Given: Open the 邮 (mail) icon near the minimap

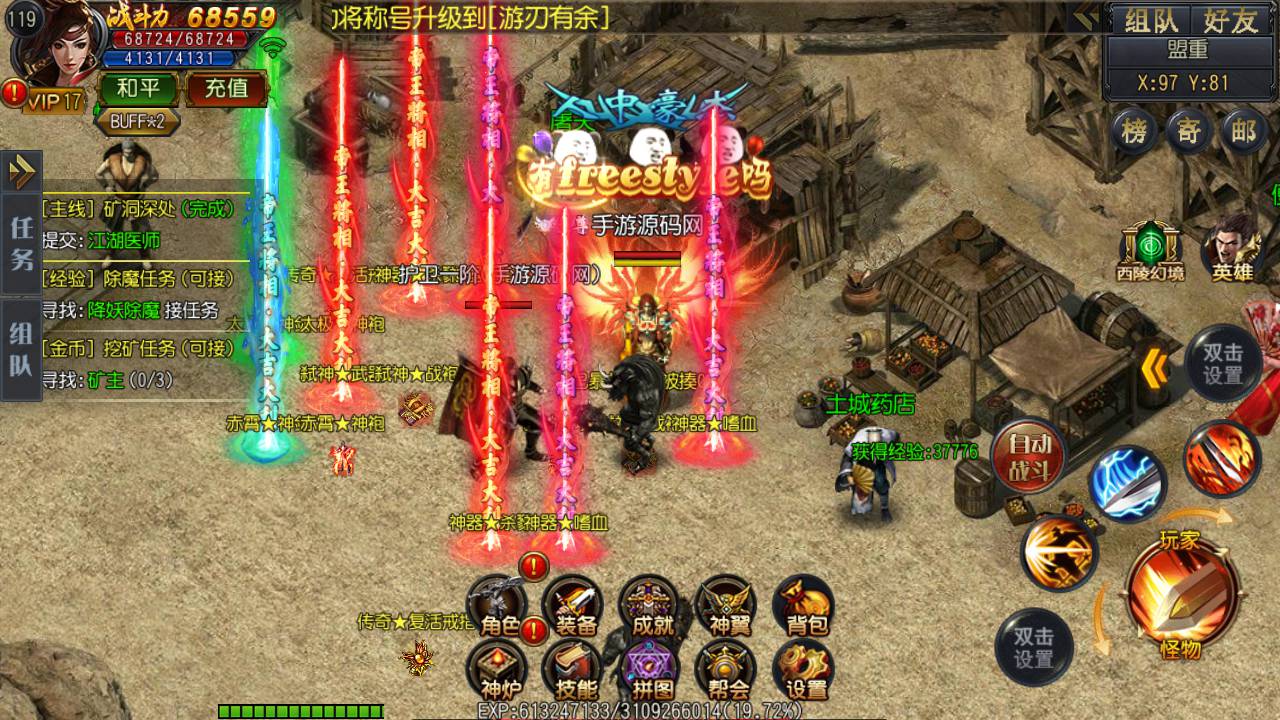Looking at the screenshot, I should [x=1242, y=132].
